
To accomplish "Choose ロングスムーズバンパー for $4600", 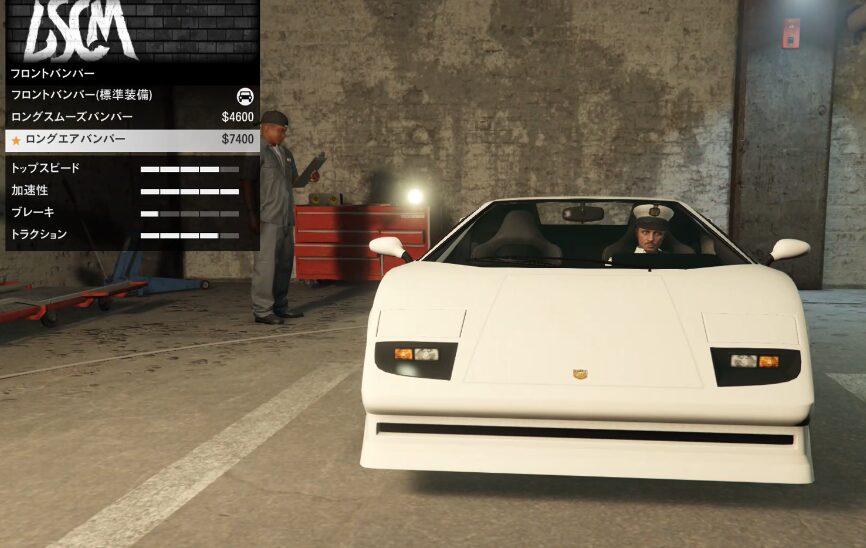I will 130,117.
